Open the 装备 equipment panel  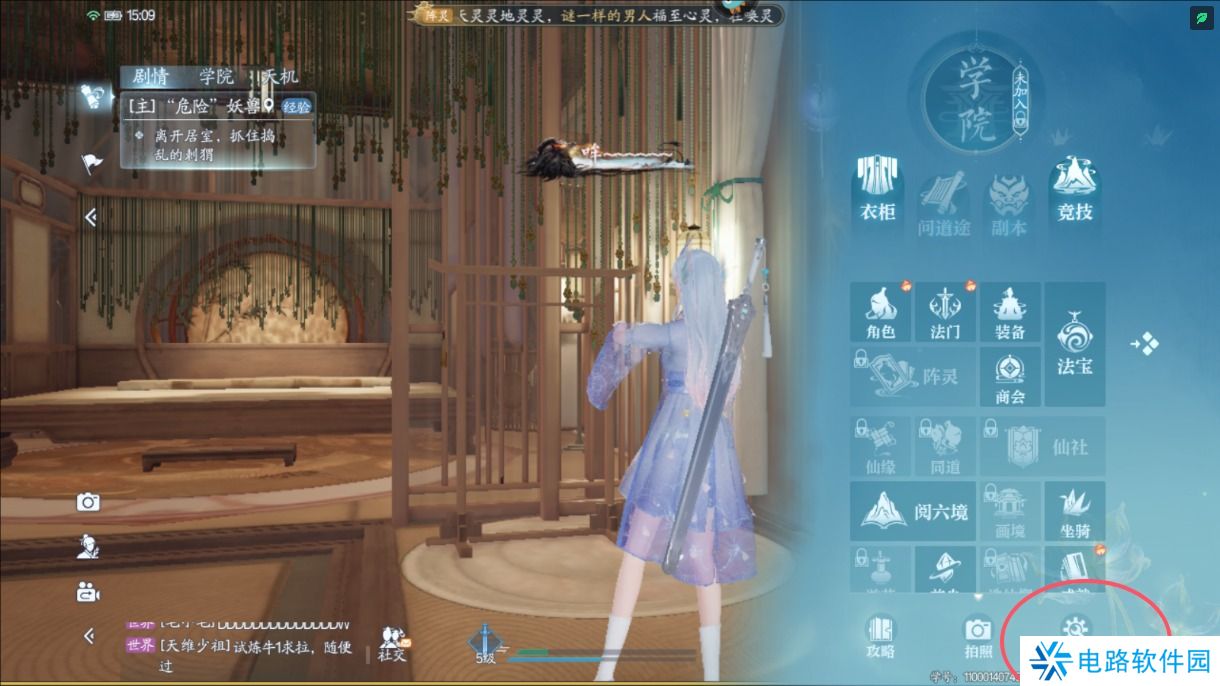(x=1010, y=312)
